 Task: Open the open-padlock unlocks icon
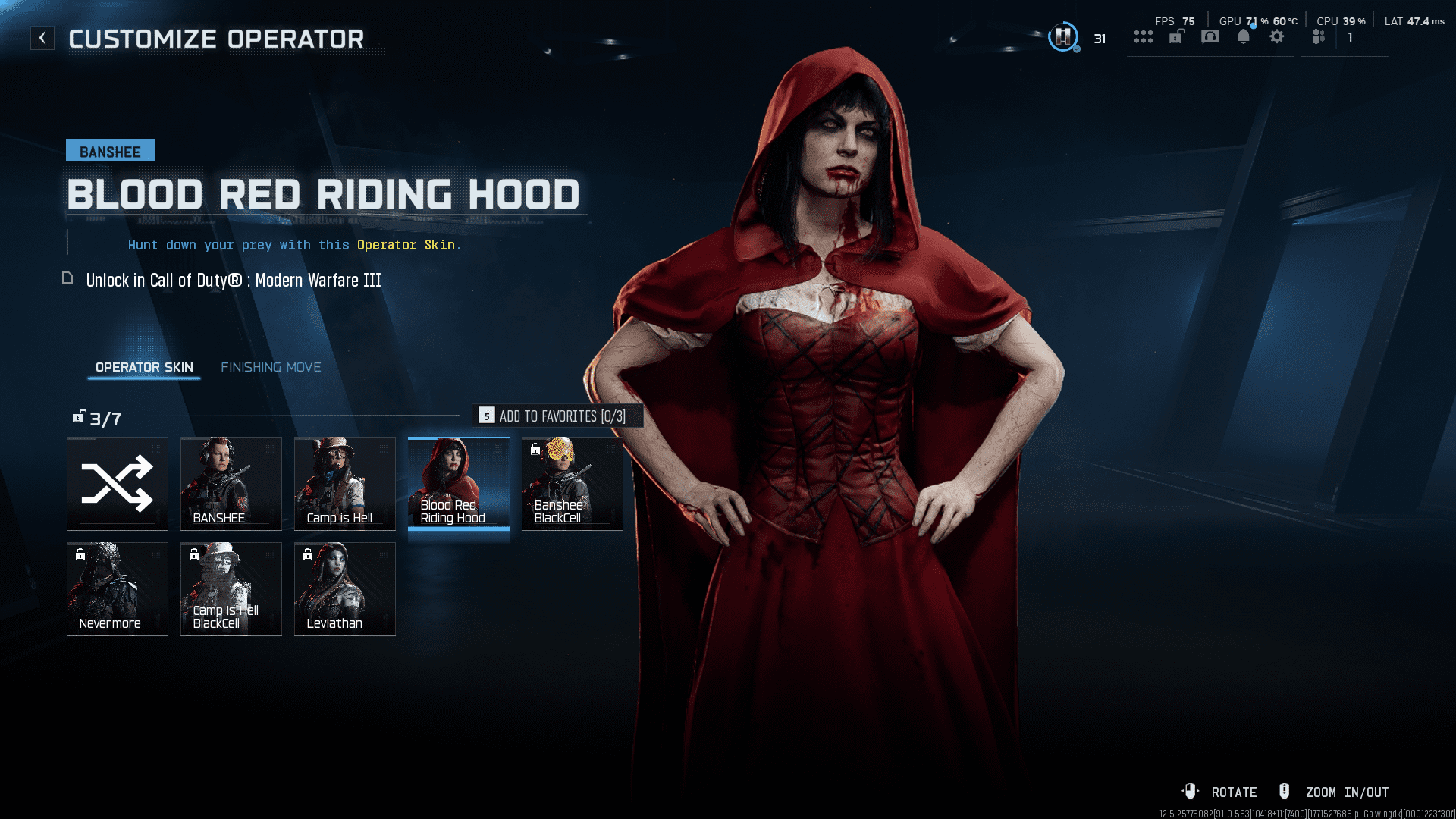1176,36
